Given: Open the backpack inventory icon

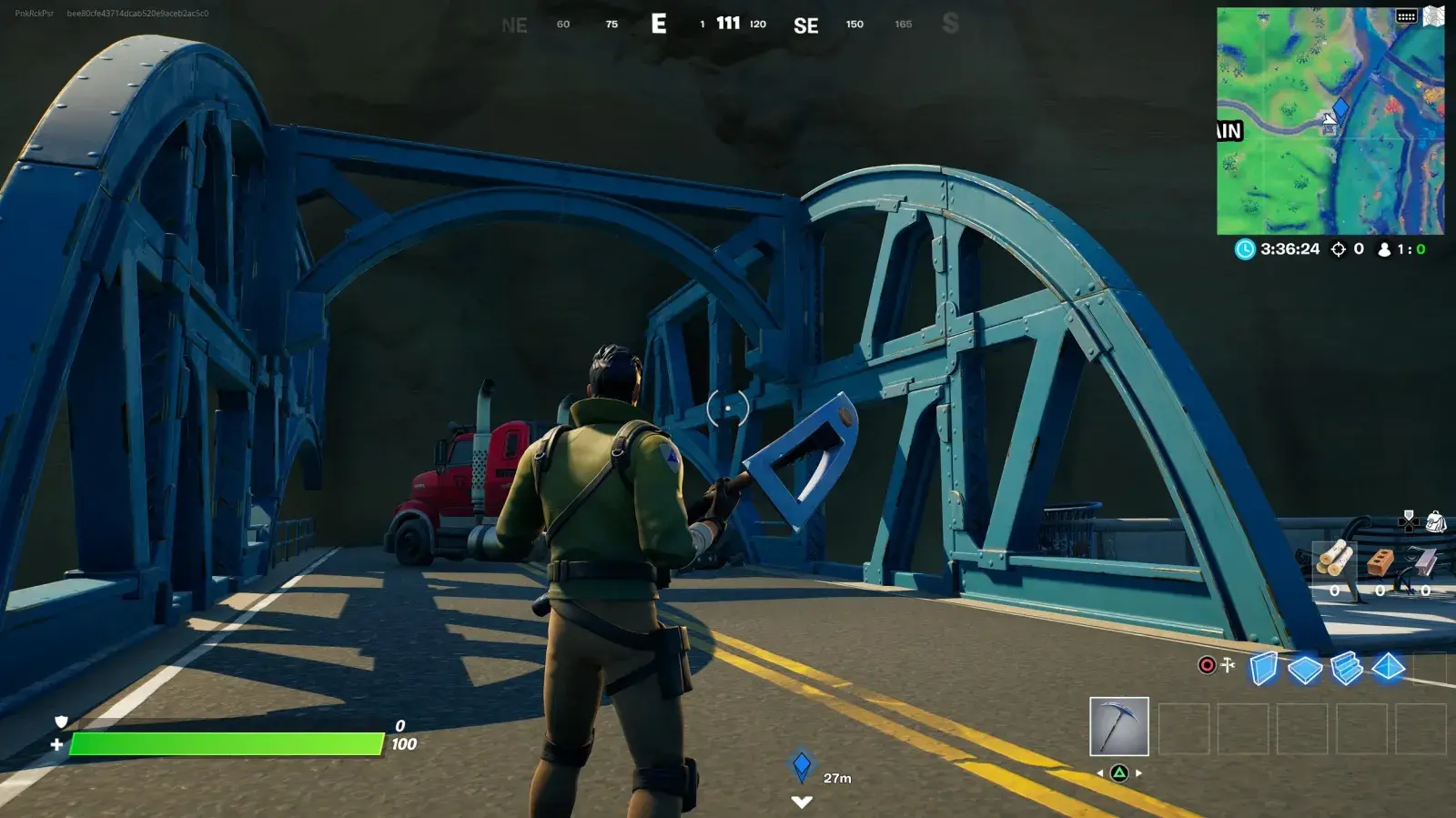Looking at the screenshot, I should (1436, 521).
